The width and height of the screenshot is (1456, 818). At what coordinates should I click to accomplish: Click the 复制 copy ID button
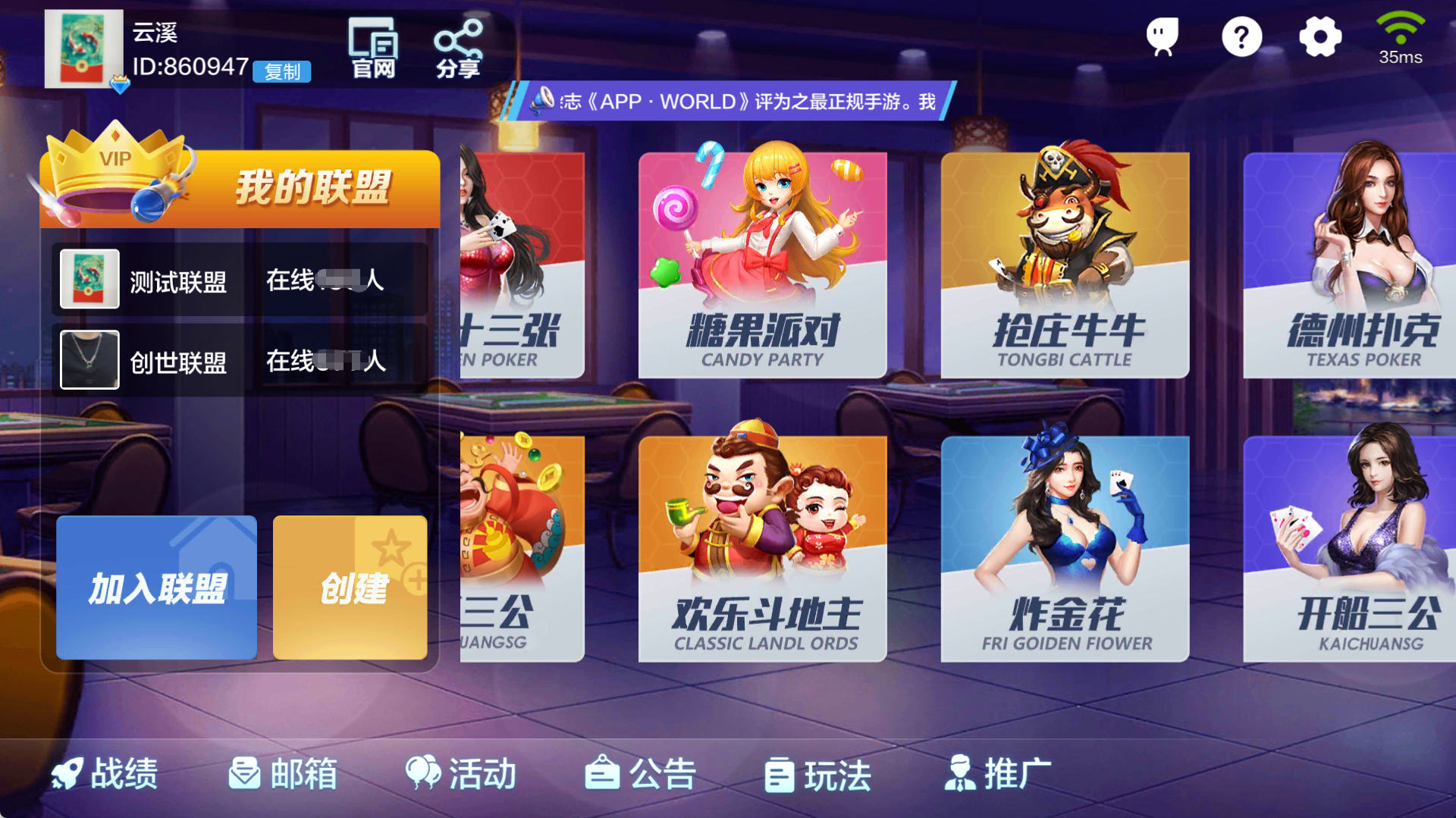coord(282,72)
